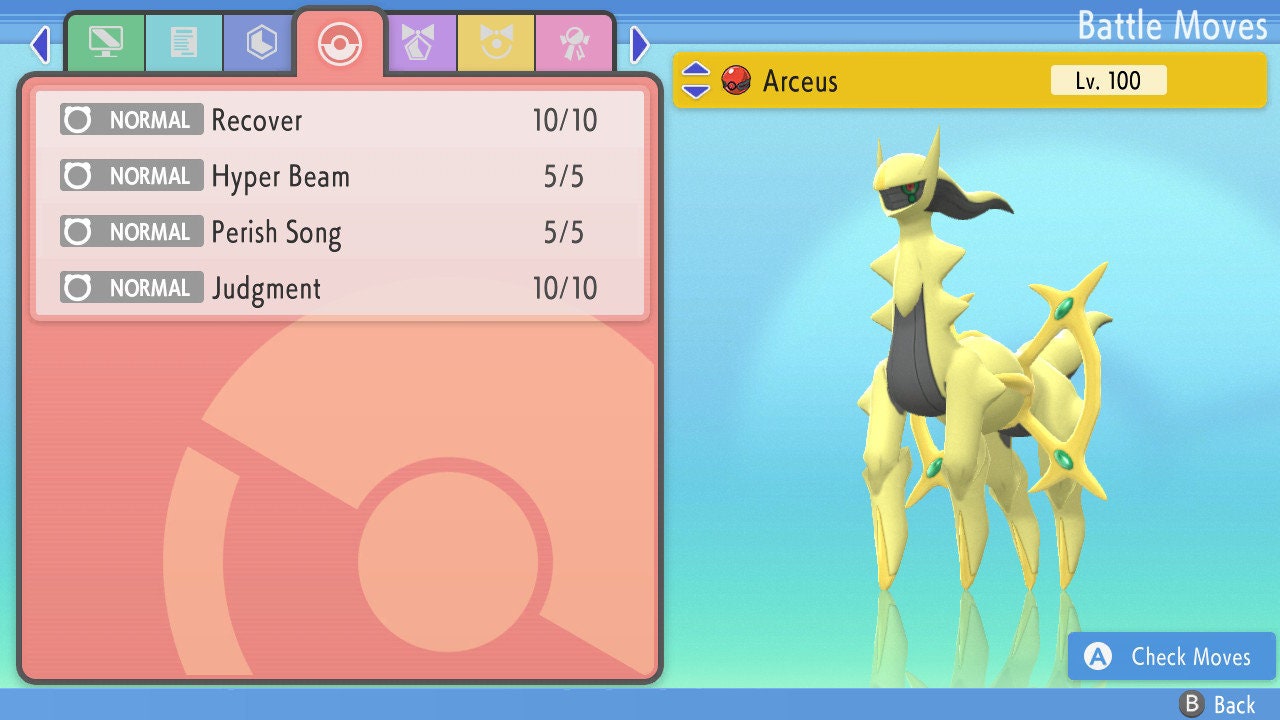
Task: Click the left arrow beside the tabs
Action: [x=39, y=44]
